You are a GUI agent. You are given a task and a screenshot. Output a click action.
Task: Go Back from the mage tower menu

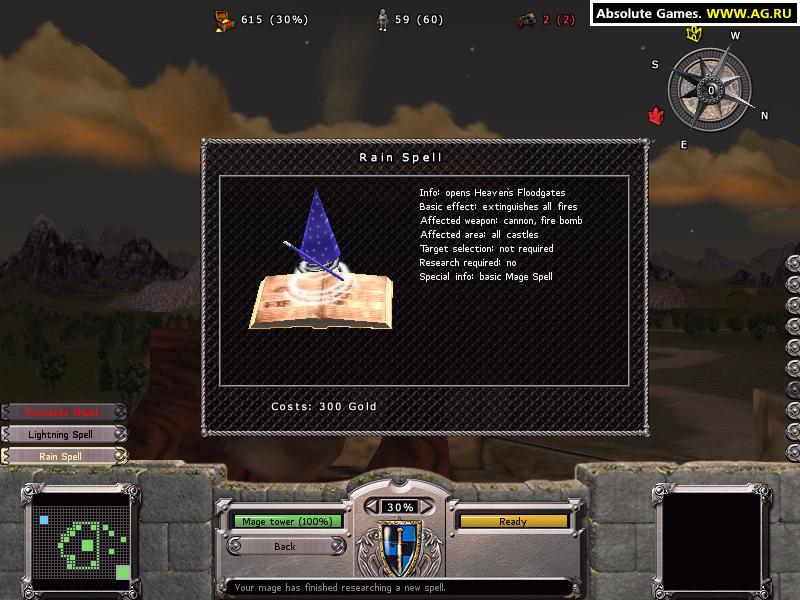pos(285,547)
